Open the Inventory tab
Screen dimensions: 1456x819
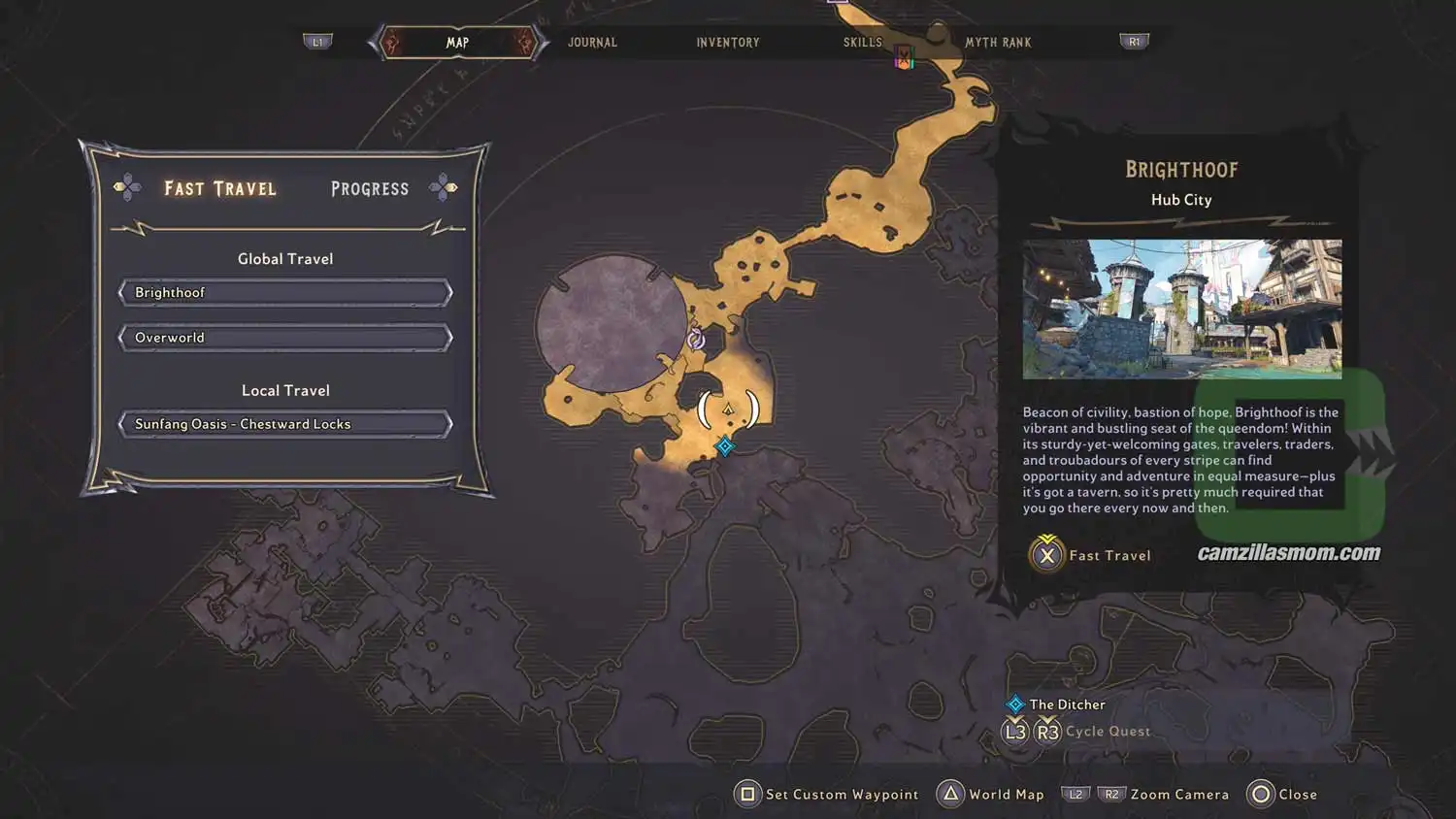coord(727,42)
